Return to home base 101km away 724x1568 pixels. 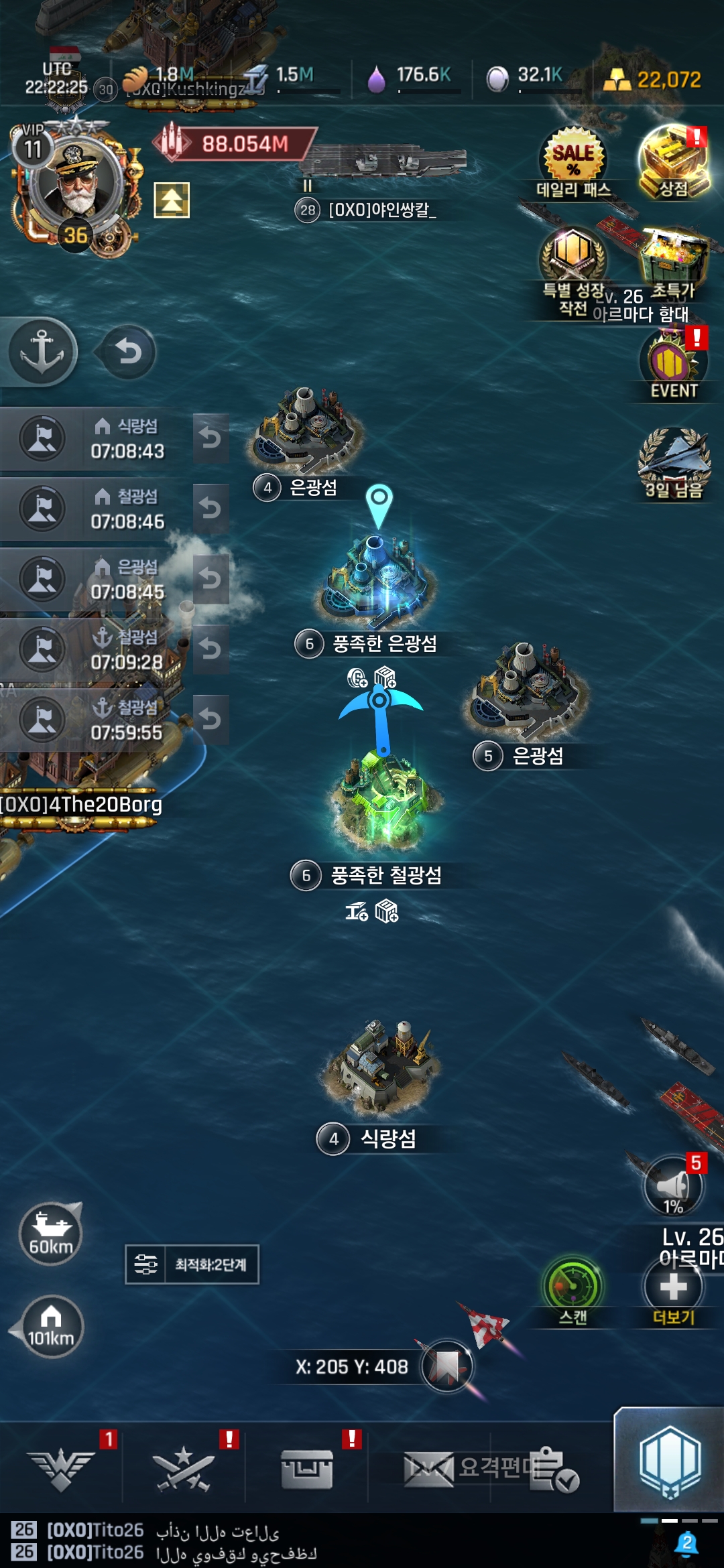51,1327
